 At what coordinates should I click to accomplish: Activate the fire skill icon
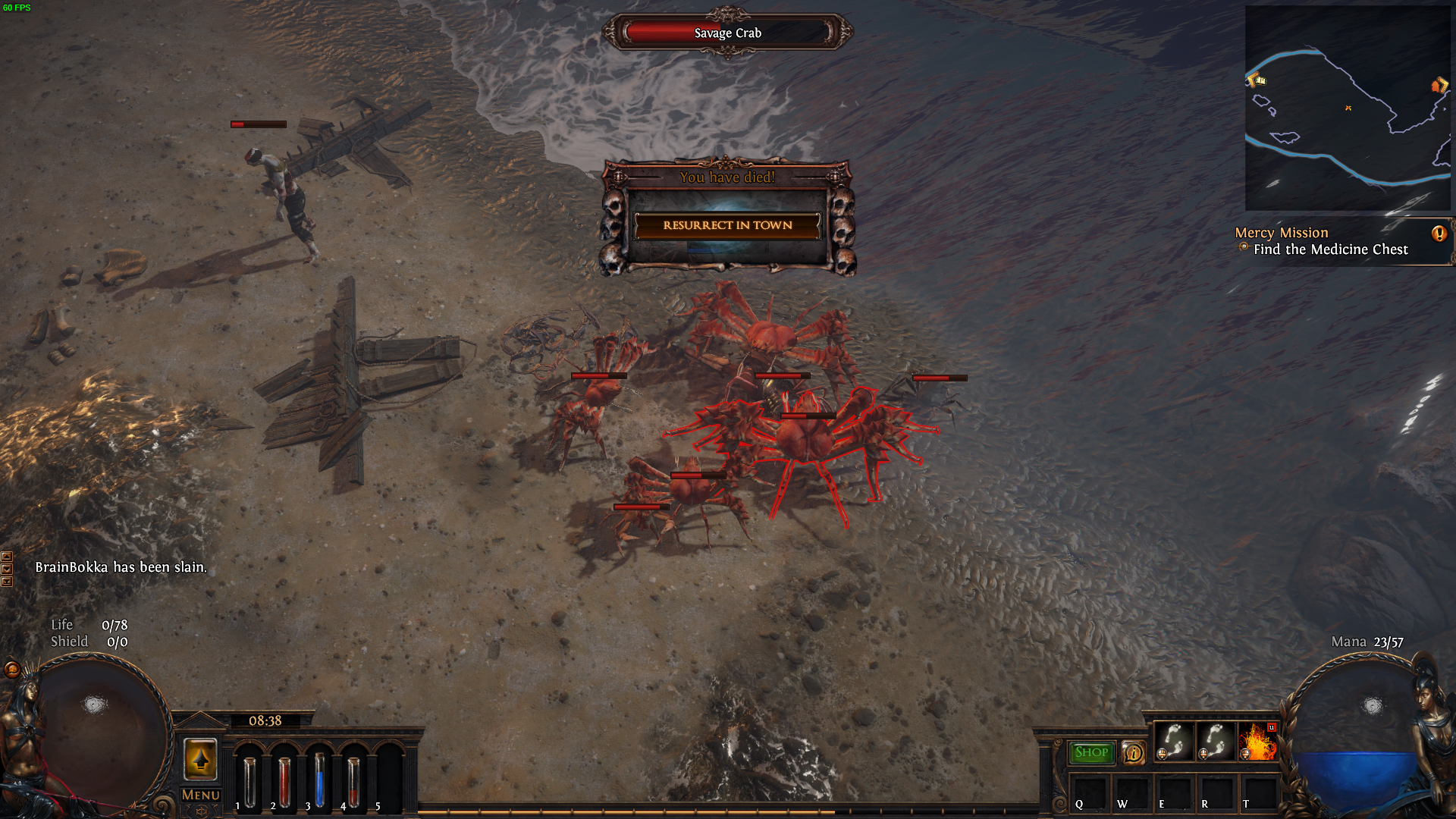pos(1257,742)
